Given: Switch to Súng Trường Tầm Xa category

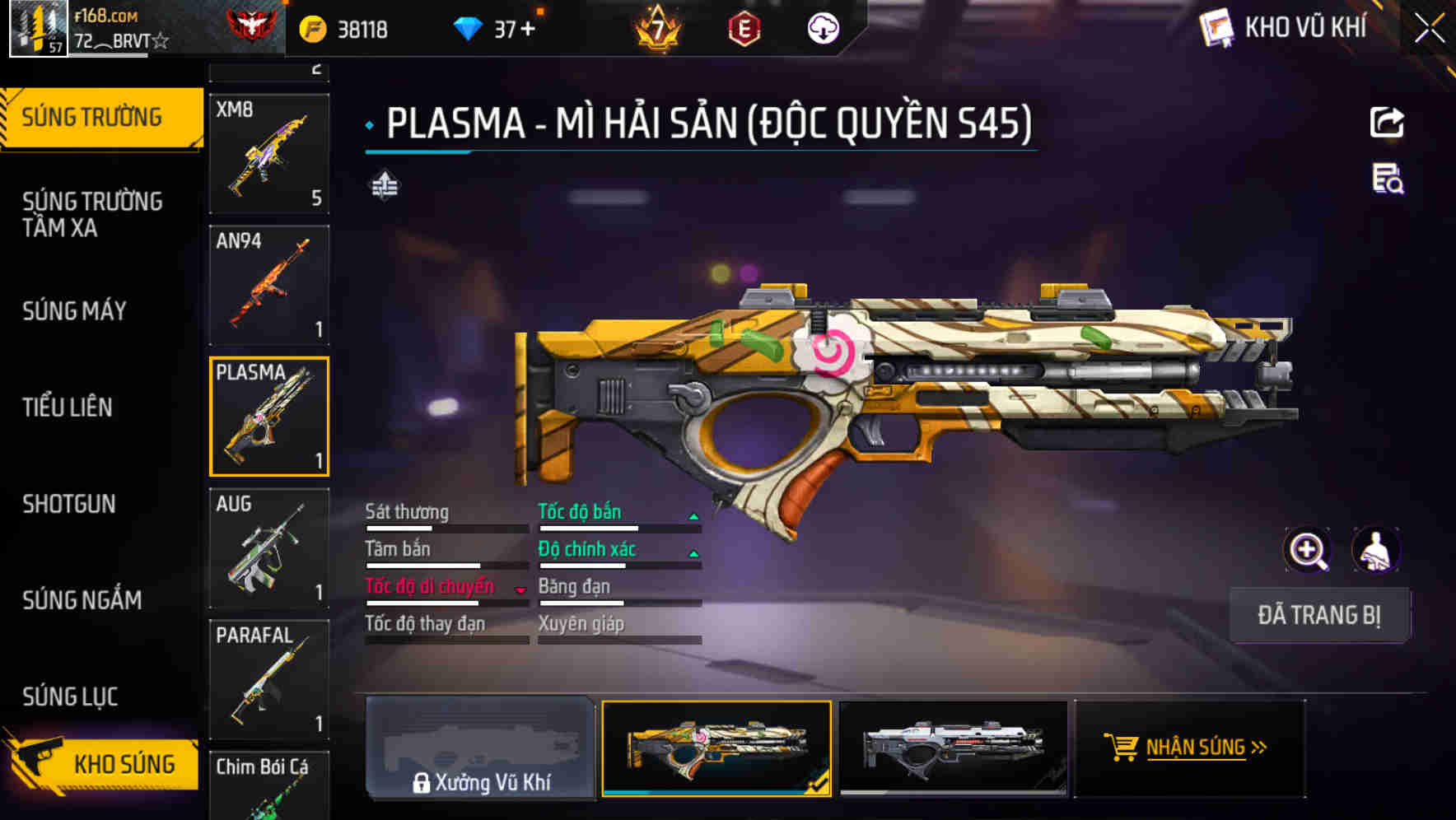Looking at the screenshot, I should pos(92,214).
